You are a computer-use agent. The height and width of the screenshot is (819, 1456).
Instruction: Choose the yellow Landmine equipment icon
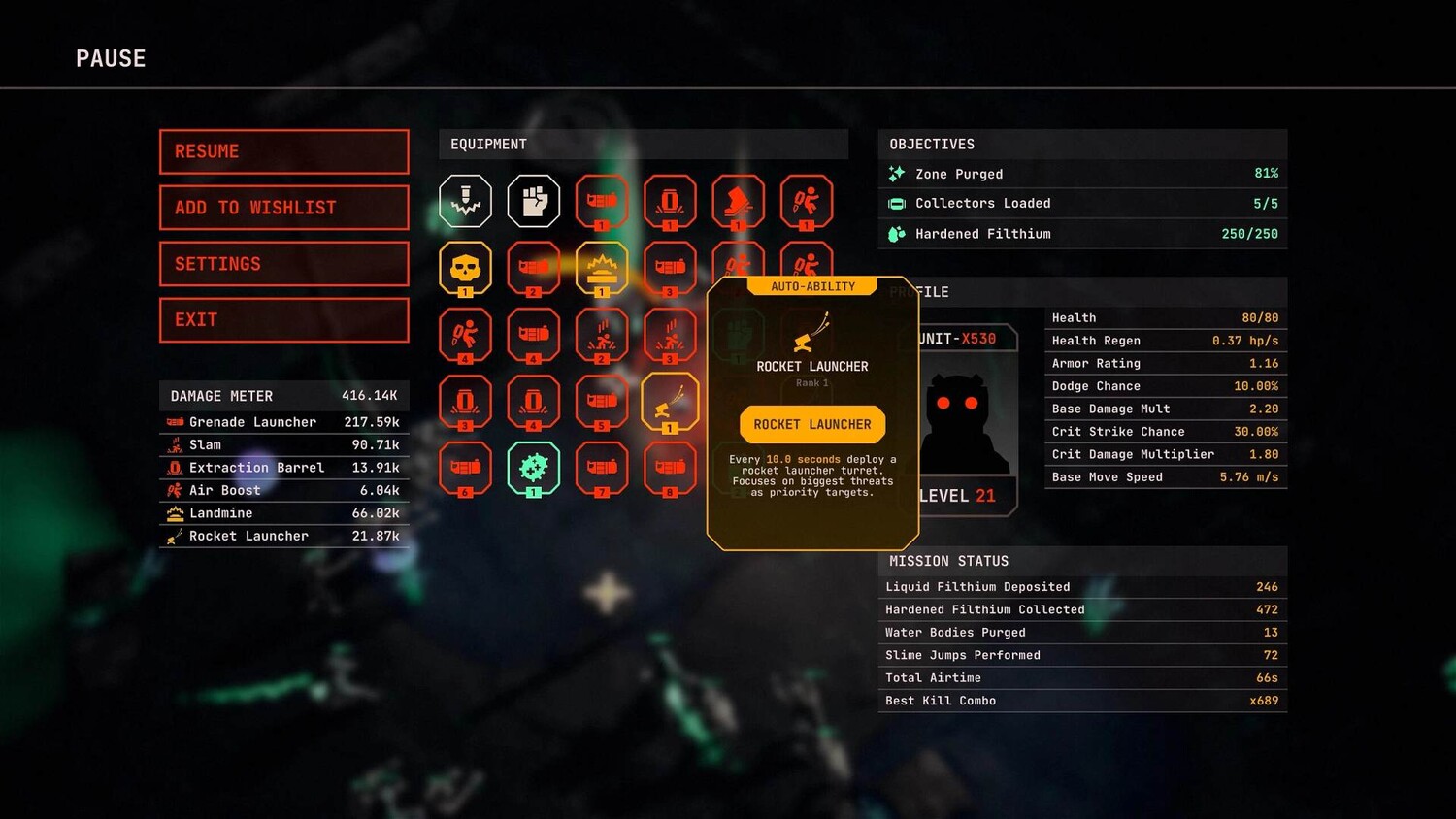(x=601, y=267)
